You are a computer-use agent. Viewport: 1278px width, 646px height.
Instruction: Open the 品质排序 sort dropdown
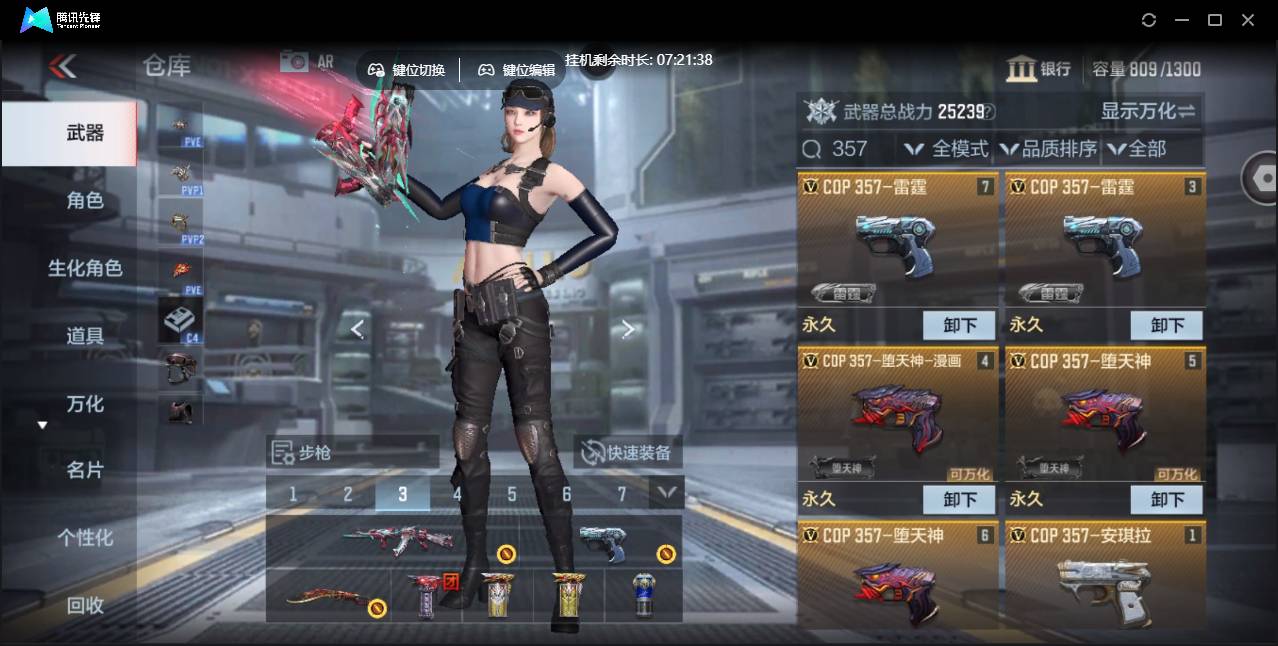[x=1049, y=149]
